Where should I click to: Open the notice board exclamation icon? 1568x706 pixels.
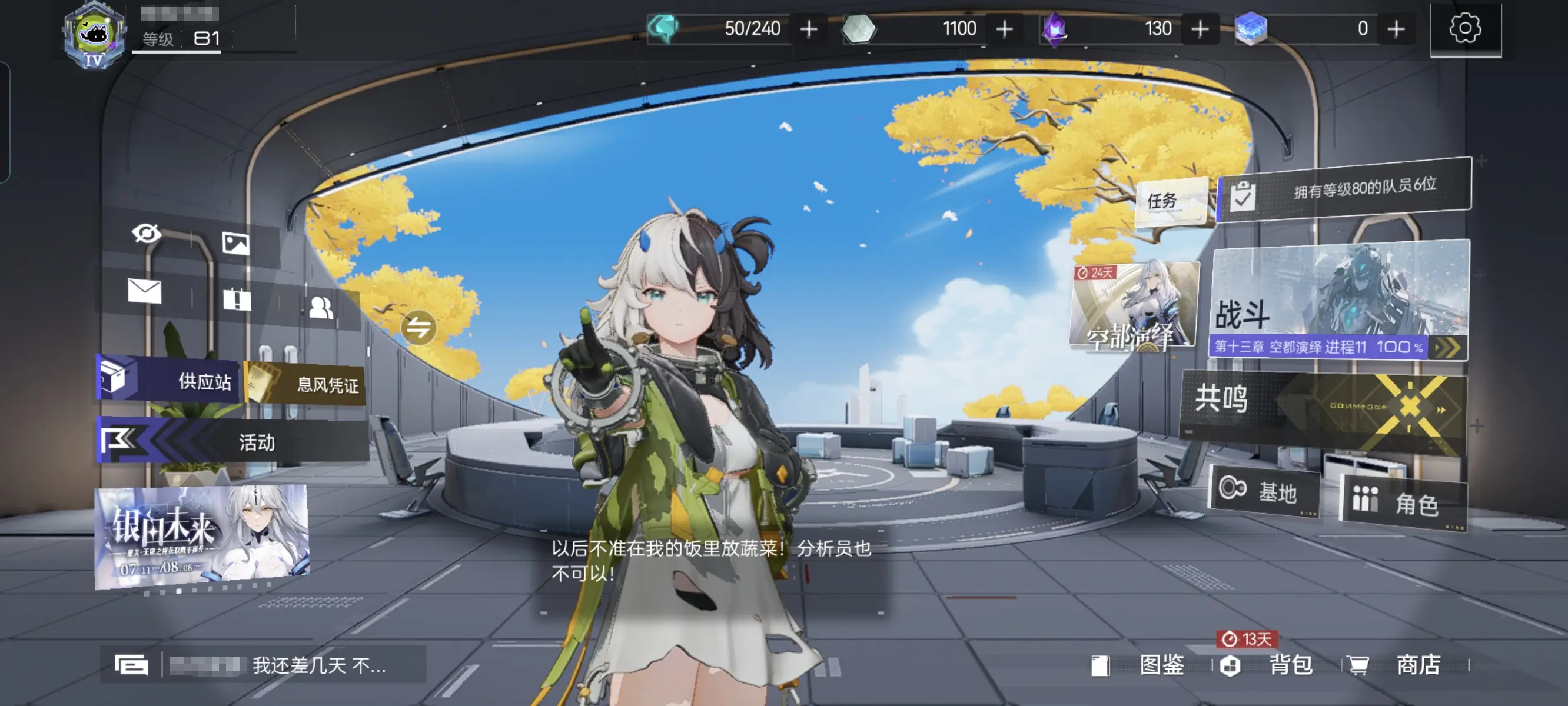pyautogui.click(x=237, y=299)
